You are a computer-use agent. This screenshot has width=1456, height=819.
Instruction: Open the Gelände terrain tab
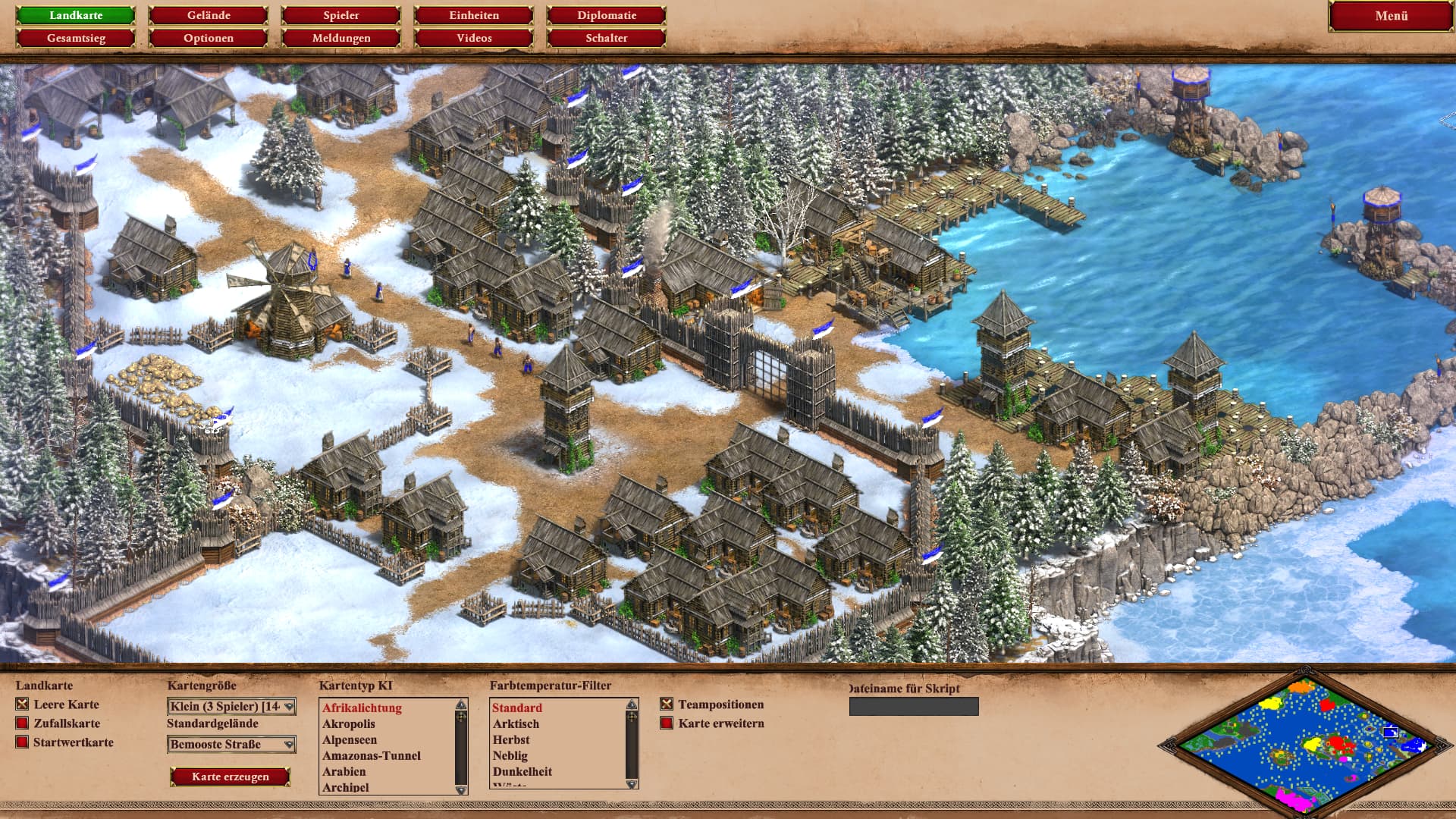click(209, 15)
